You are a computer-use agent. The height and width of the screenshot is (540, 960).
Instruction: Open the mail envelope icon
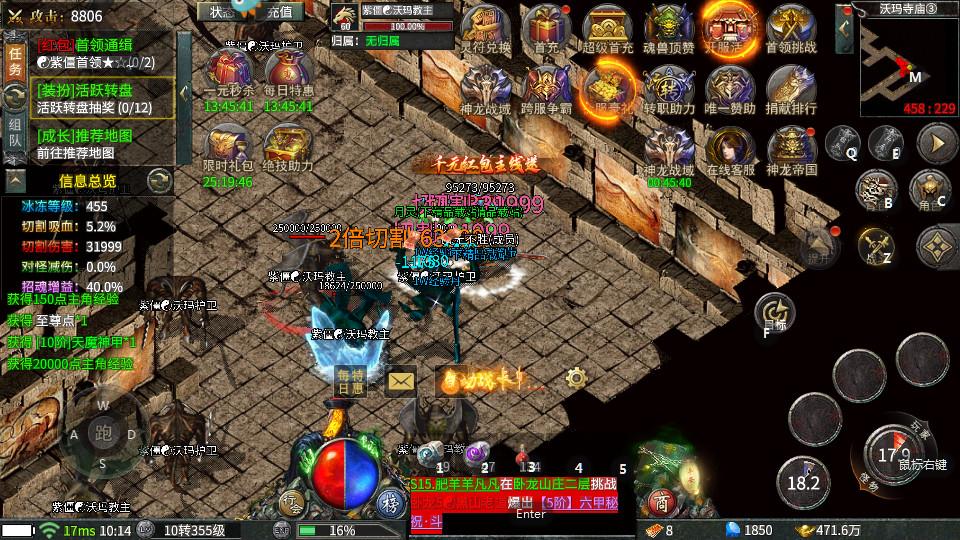coord(401,380)
